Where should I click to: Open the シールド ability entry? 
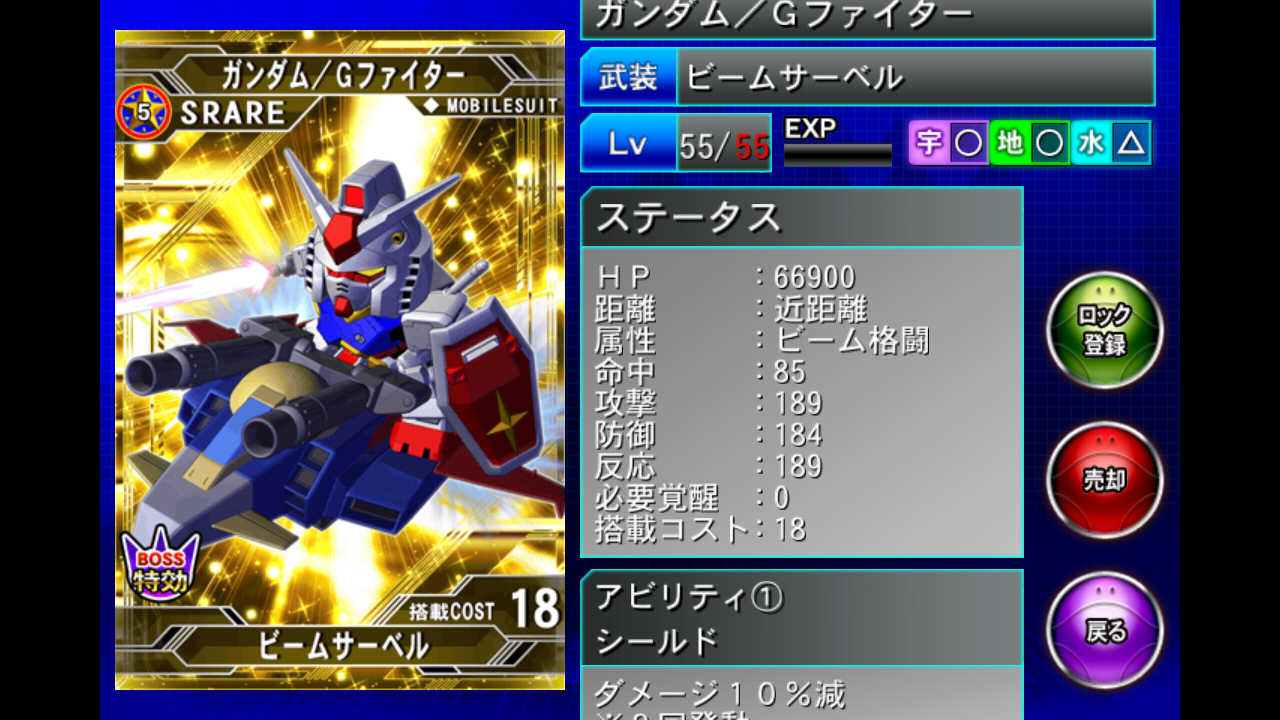800,640
